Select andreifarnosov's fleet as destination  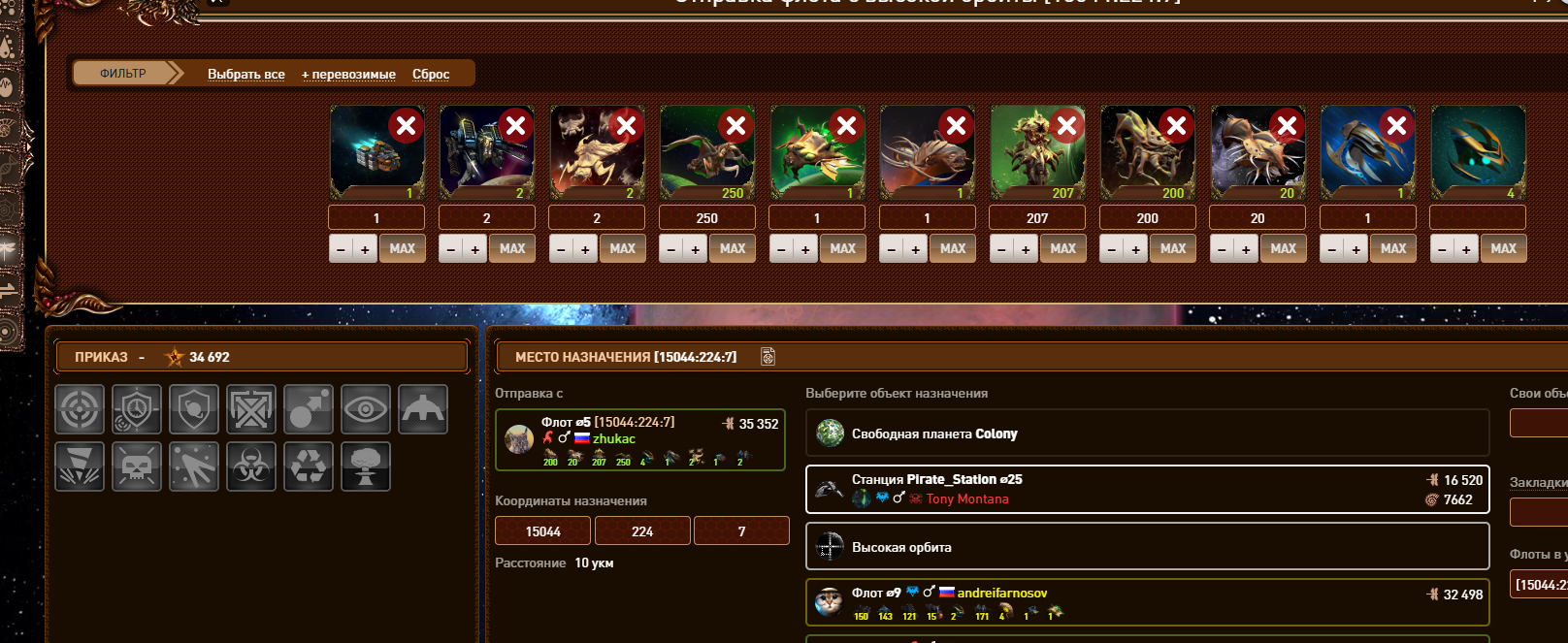point(1147,602)
